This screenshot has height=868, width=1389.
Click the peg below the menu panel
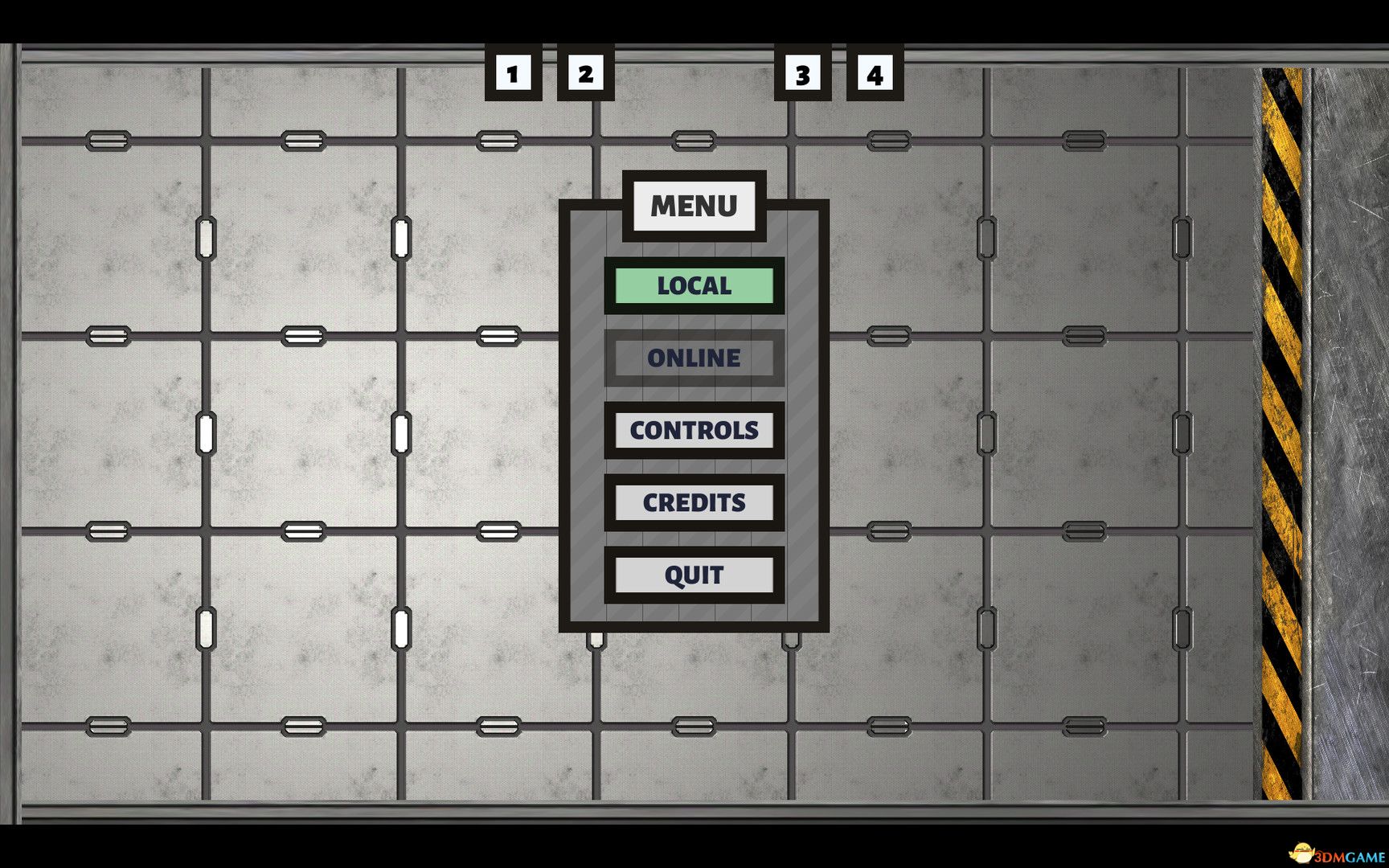tap(596, 639)
